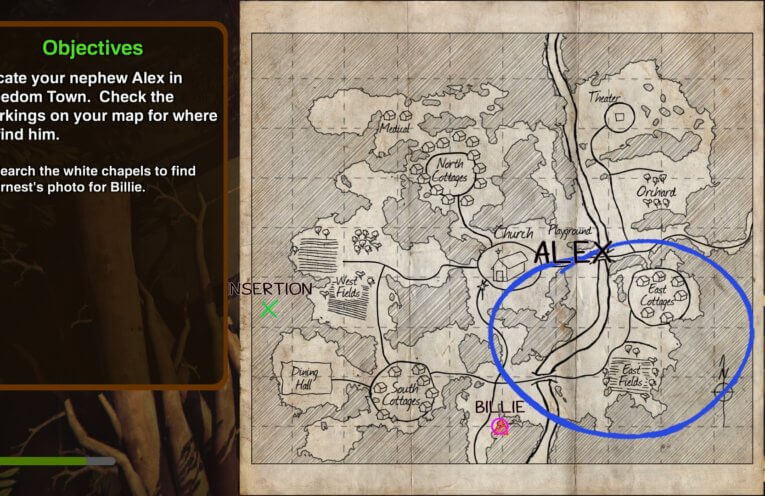The image size is (765, 496).
Task: Select the pink Billie map marker
Action: tap(500, 427)
